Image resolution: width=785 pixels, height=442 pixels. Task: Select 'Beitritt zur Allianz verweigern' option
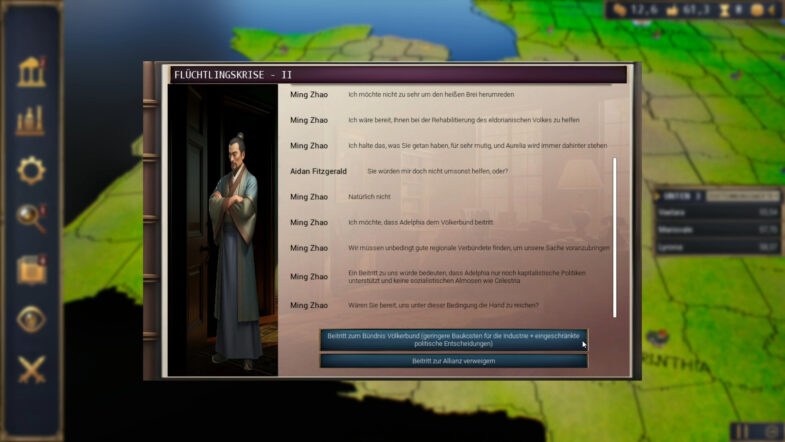pos(453,361)
